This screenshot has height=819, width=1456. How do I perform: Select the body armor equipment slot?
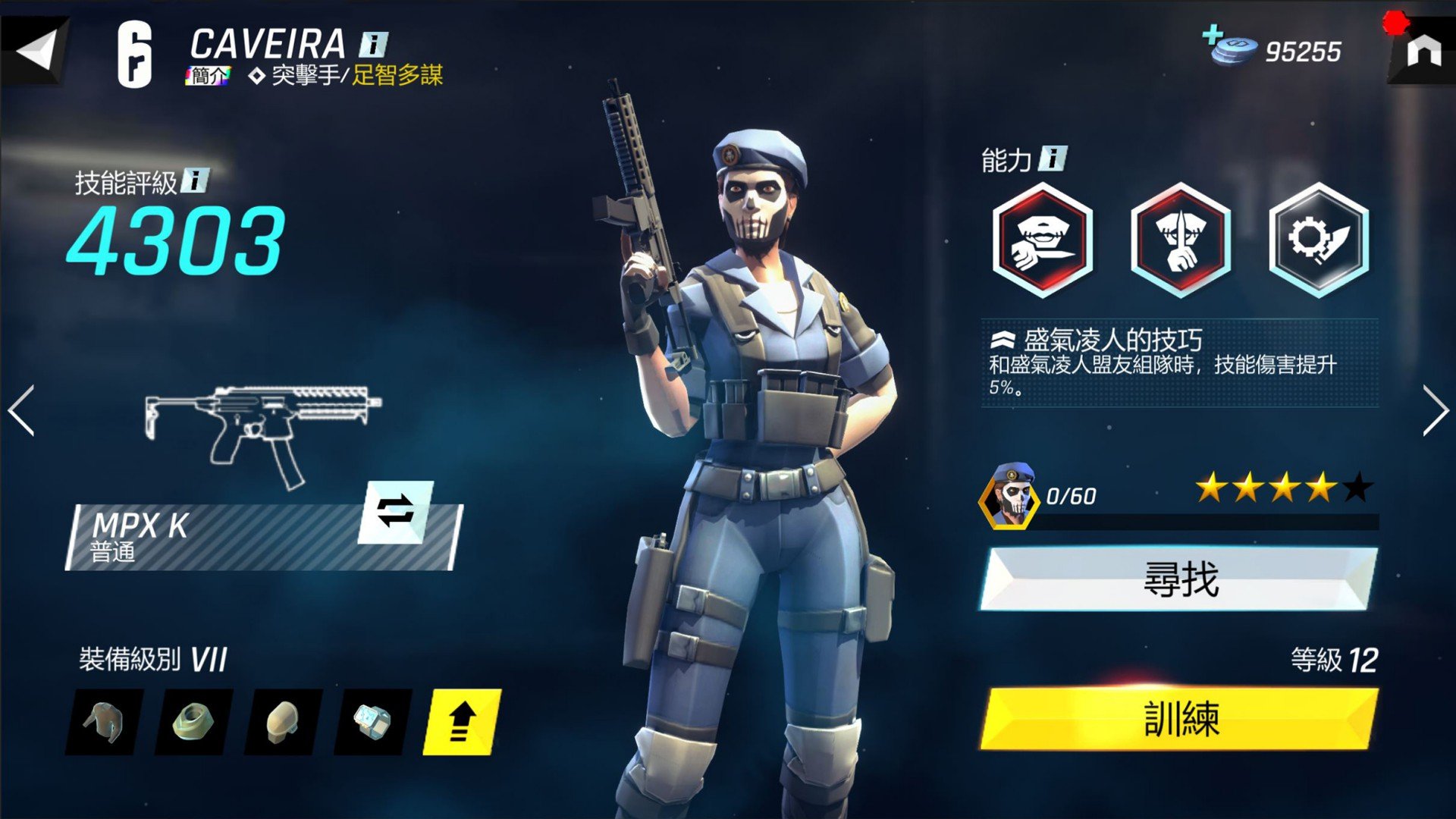[x=105, y=722]
